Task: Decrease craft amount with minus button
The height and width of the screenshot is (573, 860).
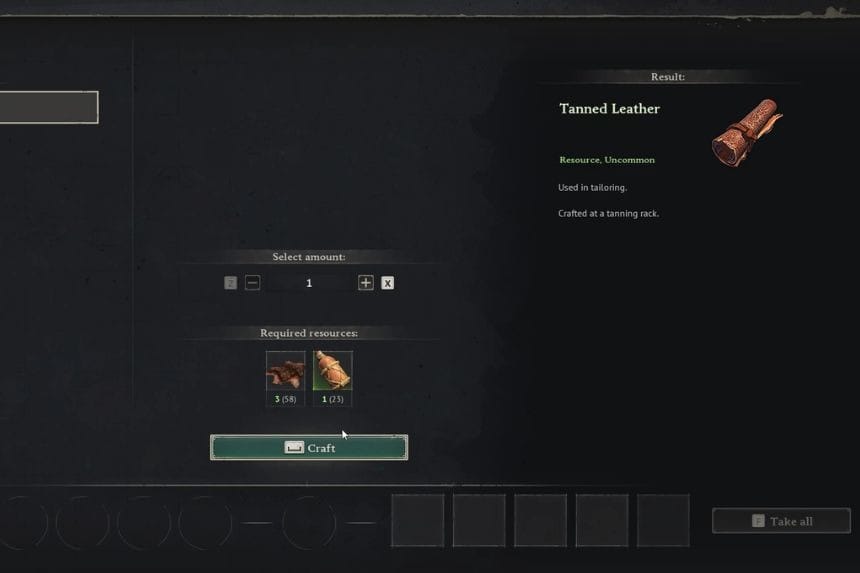Action: (x=253, y=283)
